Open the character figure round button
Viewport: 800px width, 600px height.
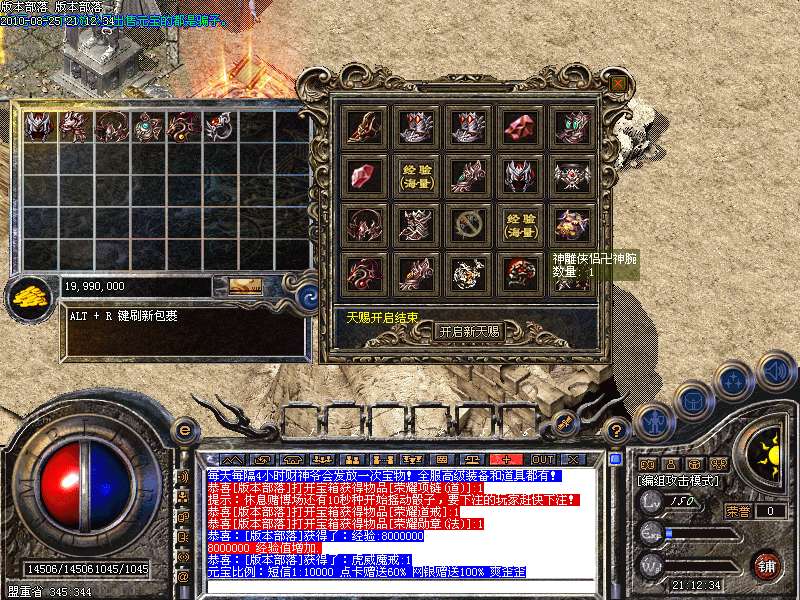[653, 421]
